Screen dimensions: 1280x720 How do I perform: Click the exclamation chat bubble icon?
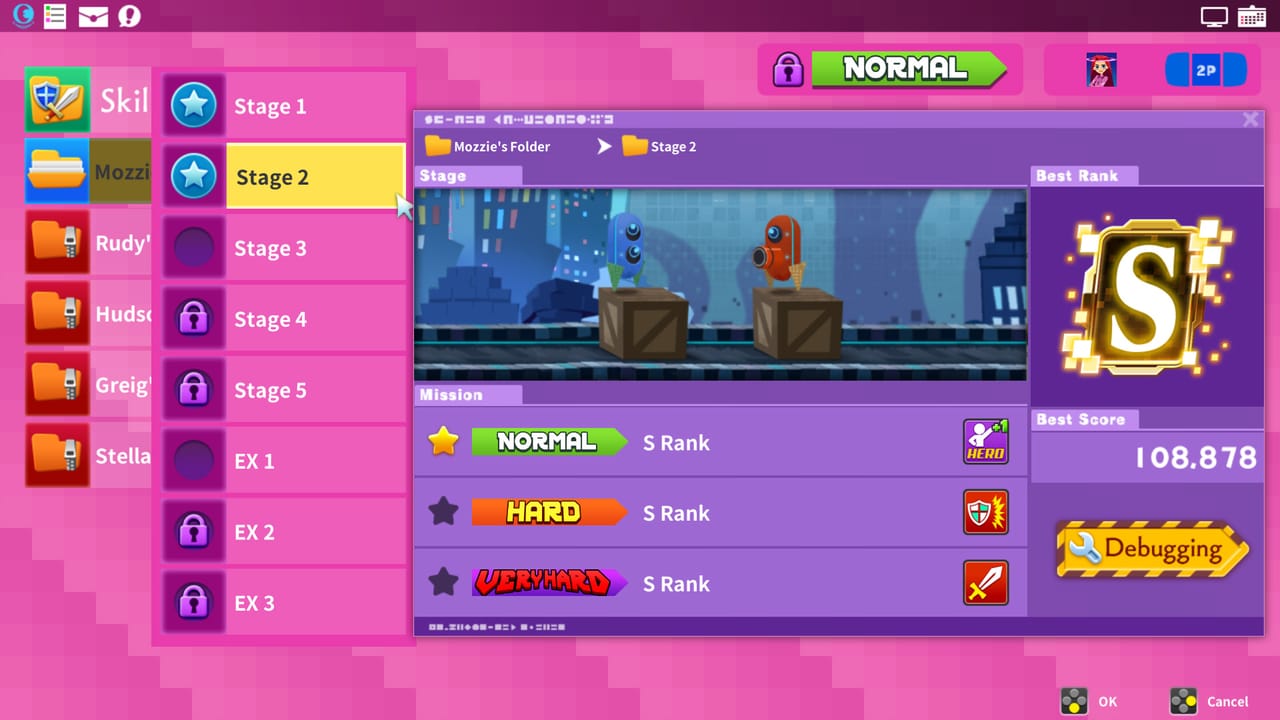[x=130, y=16]
